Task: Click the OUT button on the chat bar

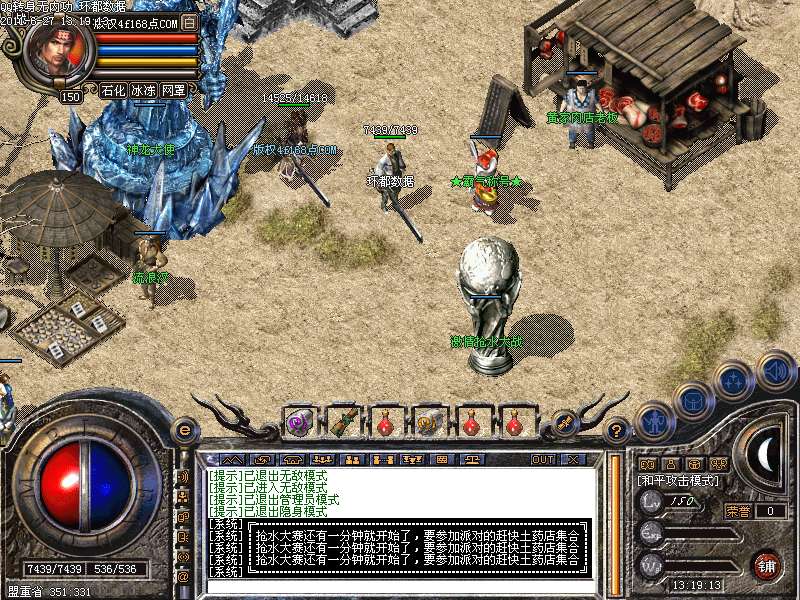Action: coord(542,460)
